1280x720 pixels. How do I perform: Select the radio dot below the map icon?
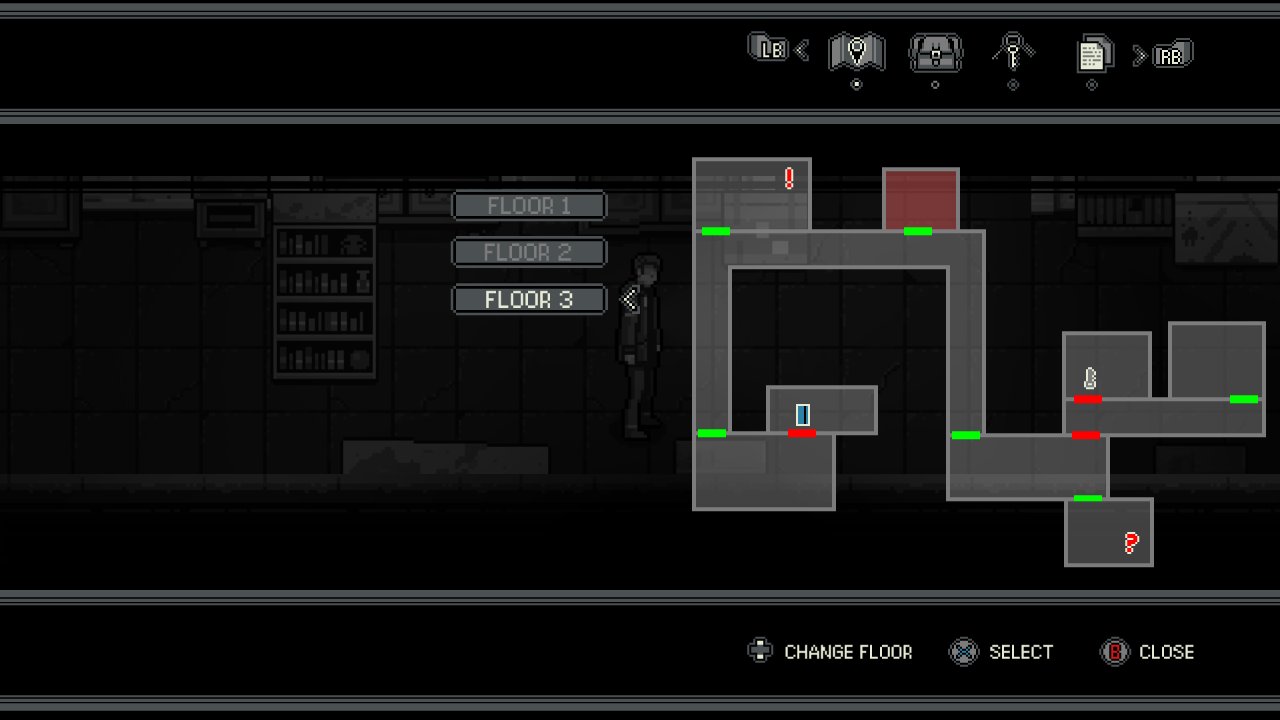(x=856, y=84)
